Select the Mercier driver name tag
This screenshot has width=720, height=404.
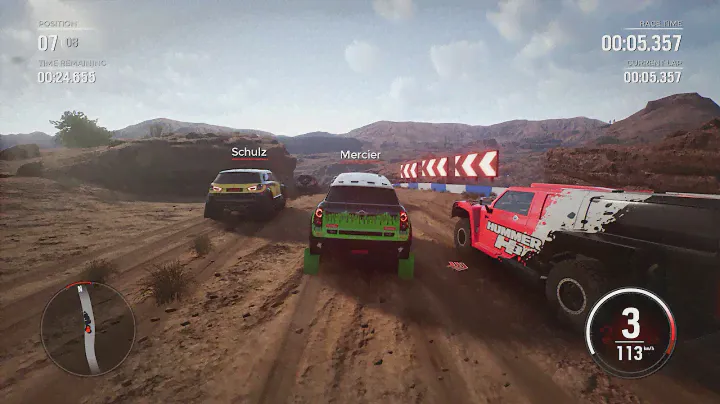360,155
